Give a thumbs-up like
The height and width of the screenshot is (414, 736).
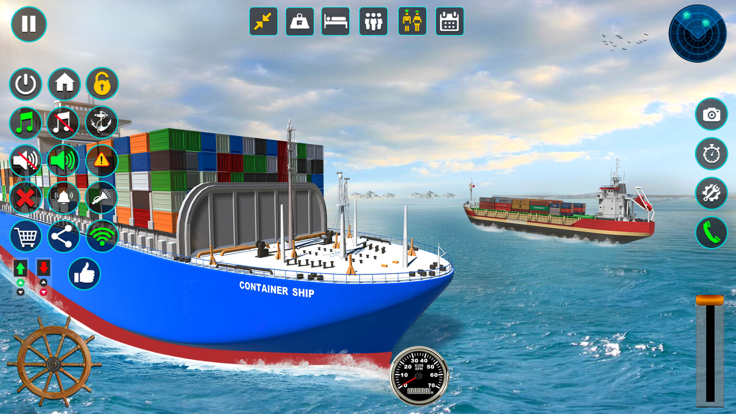click(85, 274)
